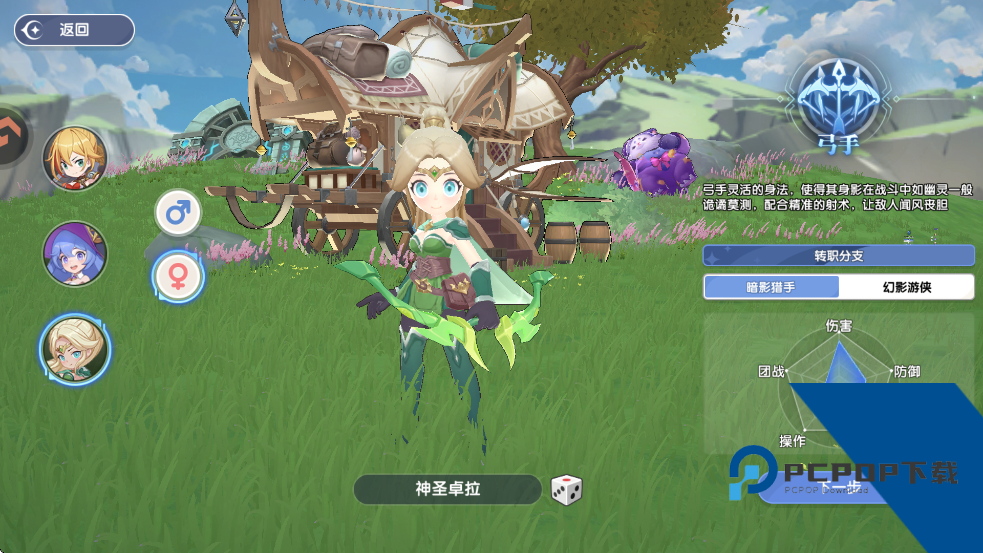Edit the character name field 神圣卓拉
This screenshot has height=553, width=983.
coord(448,489)
